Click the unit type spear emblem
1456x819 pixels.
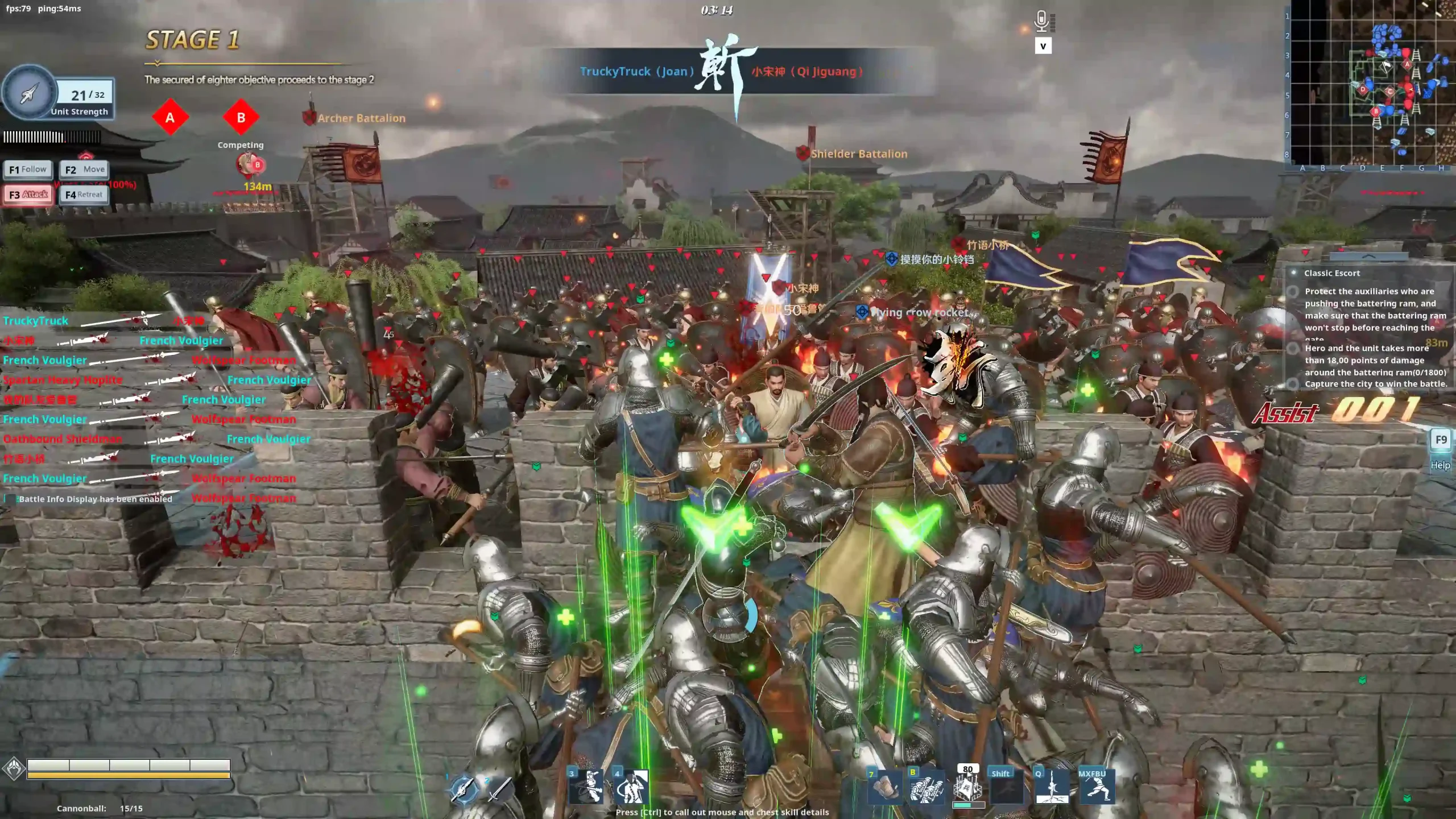[30, 94]
